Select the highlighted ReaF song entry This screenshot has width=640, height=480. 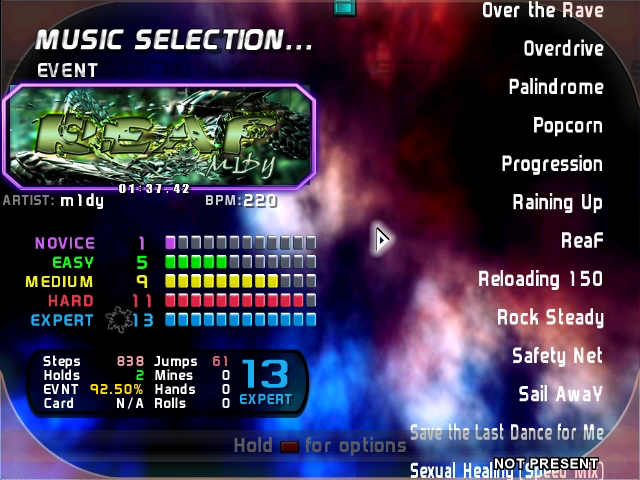click(x=582, y=241)
